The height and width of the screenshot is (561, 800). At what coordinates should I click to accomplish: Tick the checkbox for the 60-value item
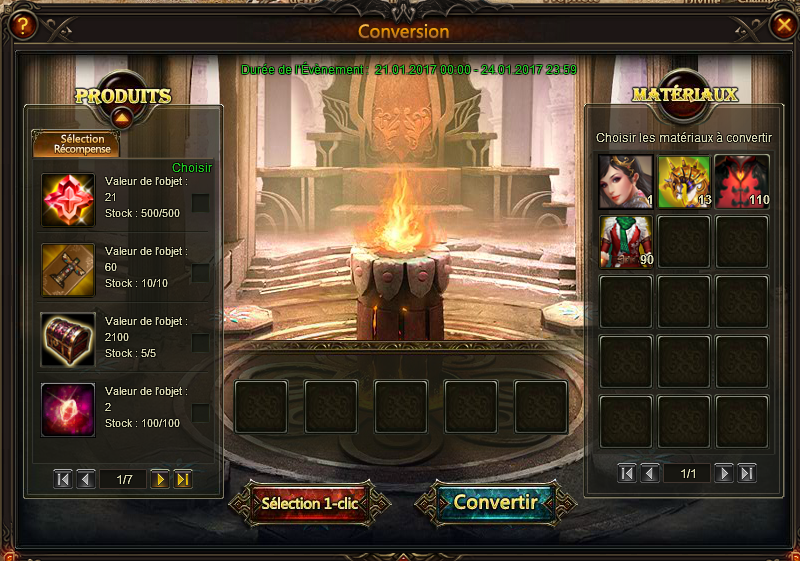click(200, 273)
